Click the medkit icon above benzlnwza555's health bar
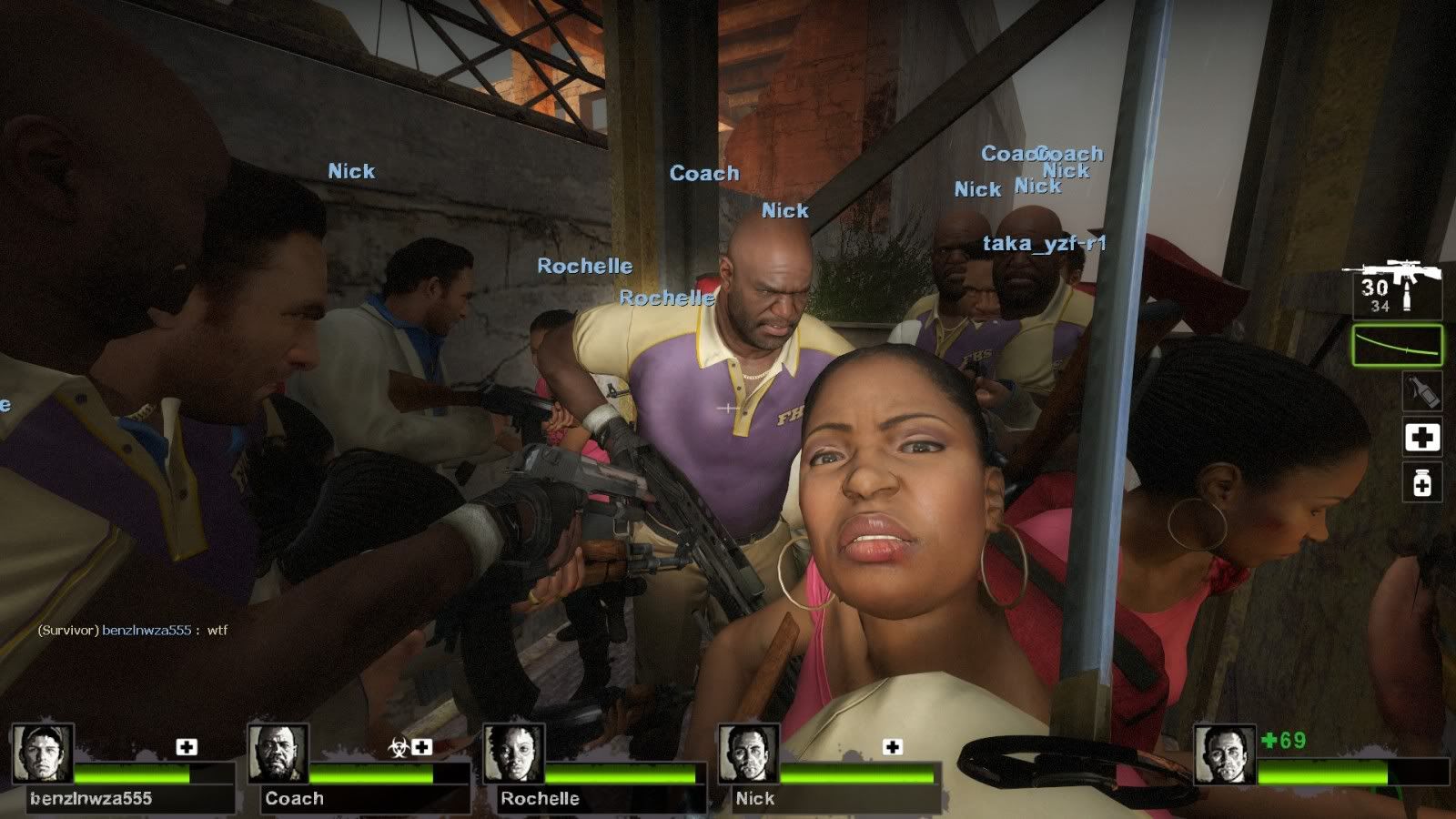1456x819 pixels. tap(187, 747)
